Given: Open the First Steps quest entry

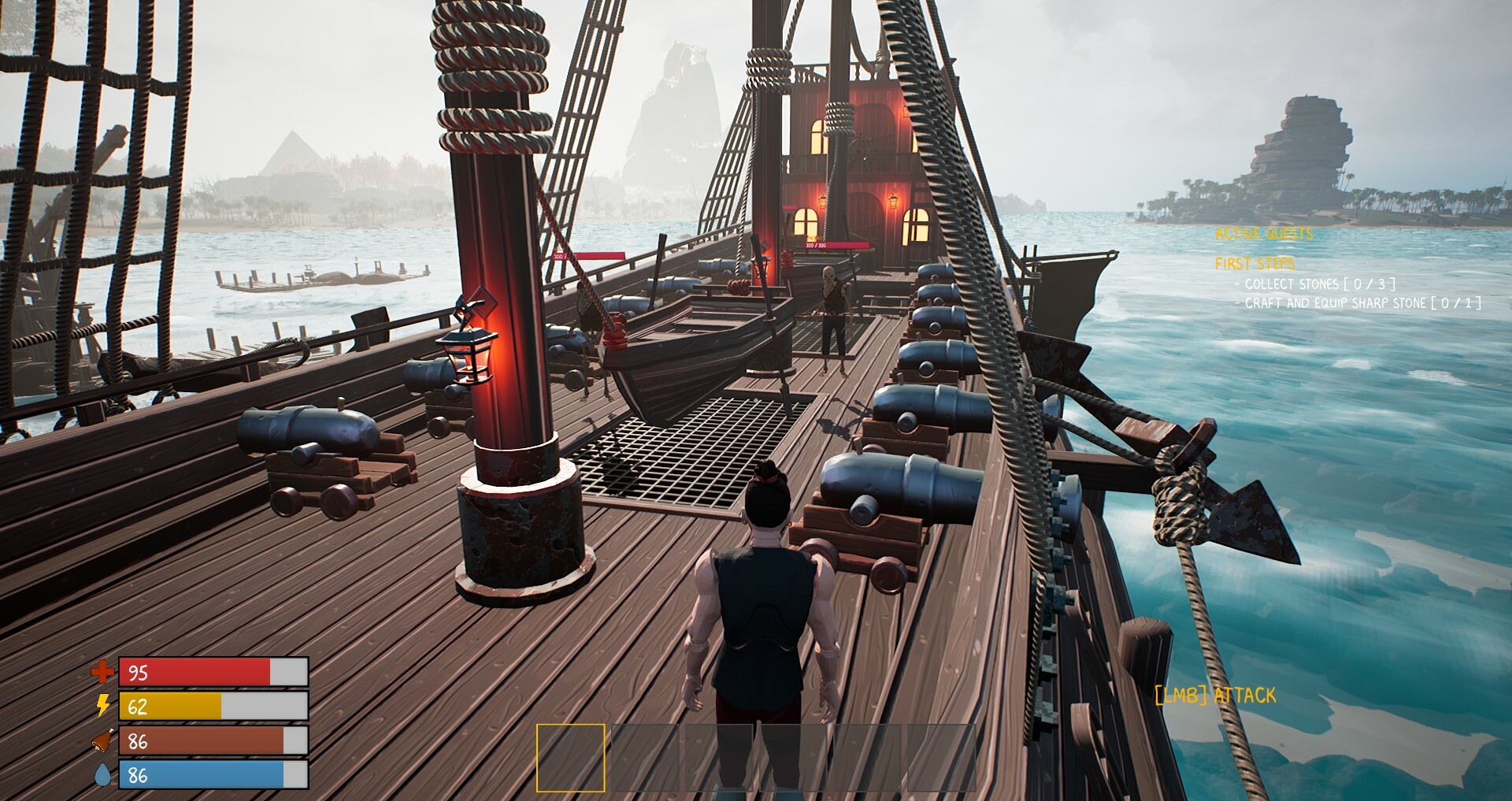Looking at the screenshot, I should point(1254,264).
